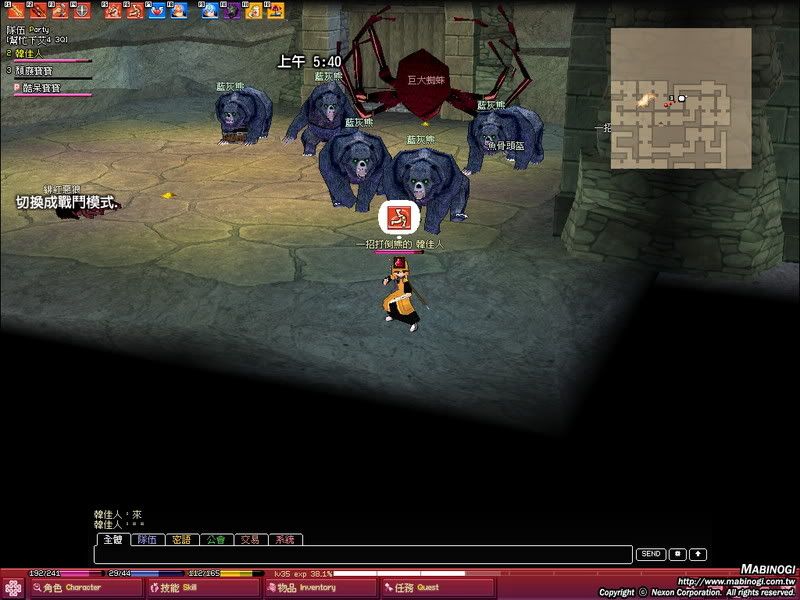This screenshot has width=800, height=600.
Task: Switch to the 全體 chat tab
Action: pos(112,539)
